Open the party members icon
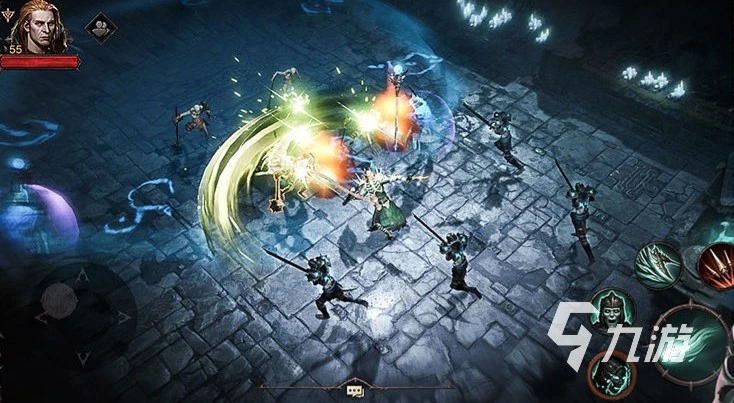734x403 pixels. point(99,28)
